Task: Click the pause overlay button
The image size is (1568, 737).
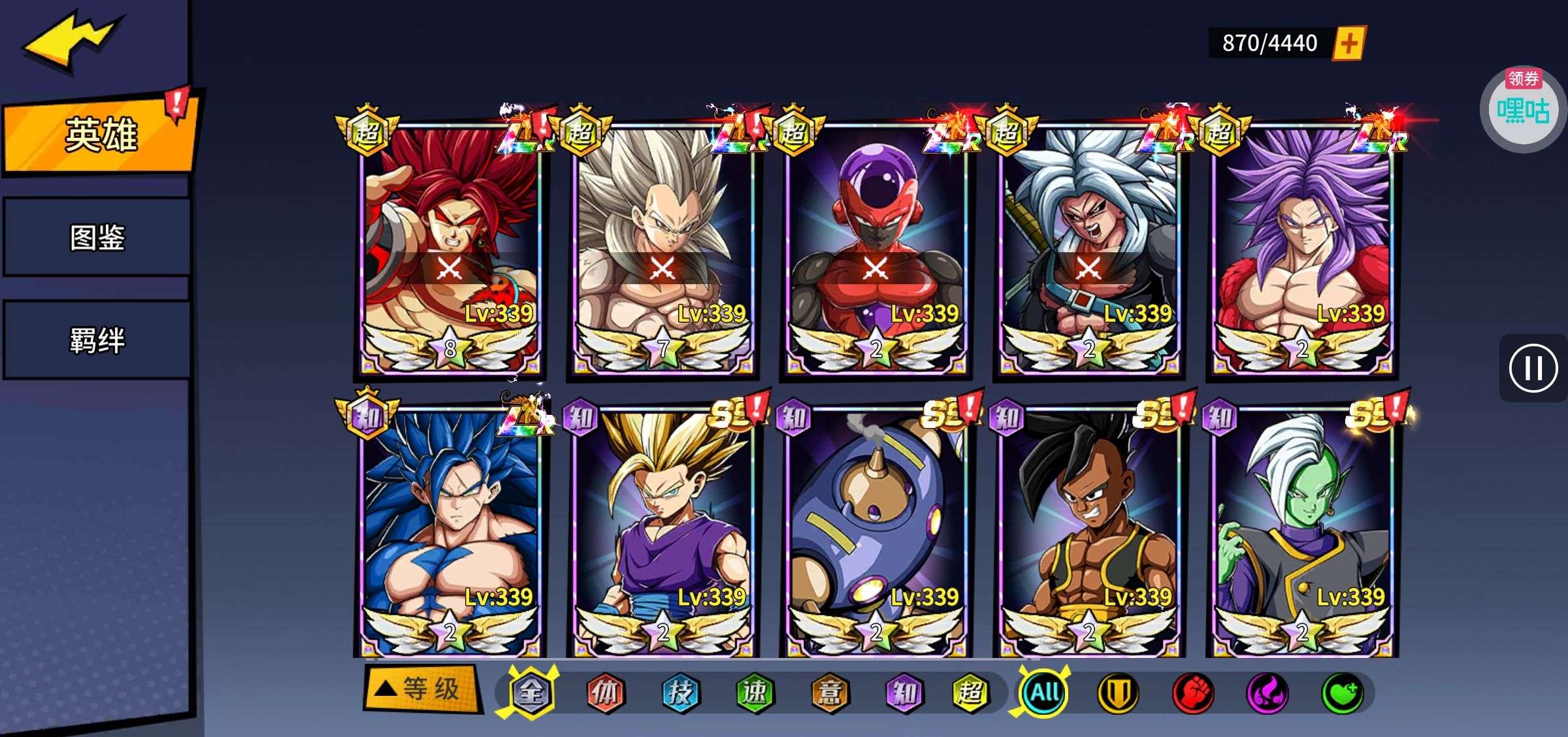Action: (x=1533, y=368)
